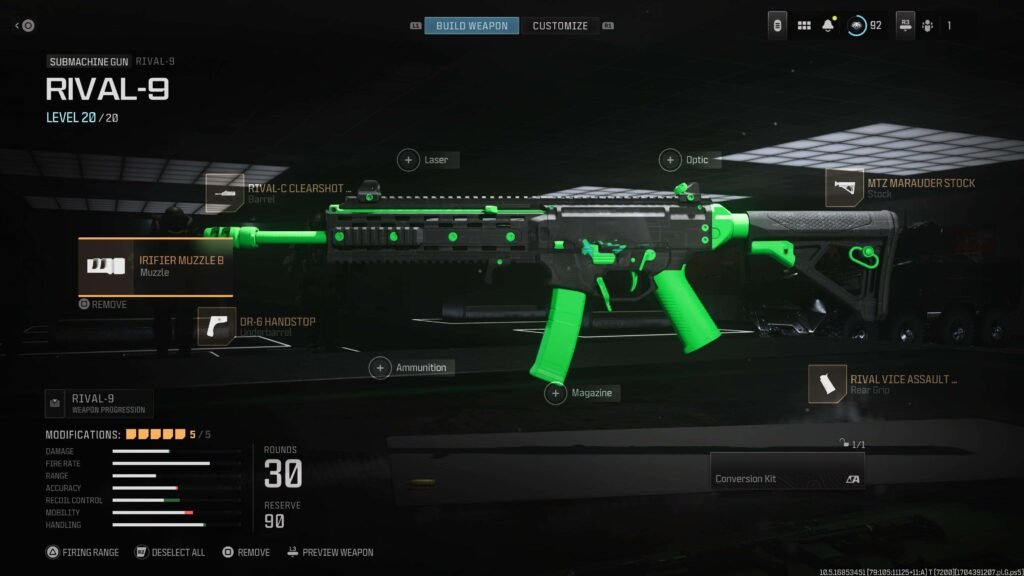
Task: Switch to the Build Weapon tab
Action: (471, 25)
